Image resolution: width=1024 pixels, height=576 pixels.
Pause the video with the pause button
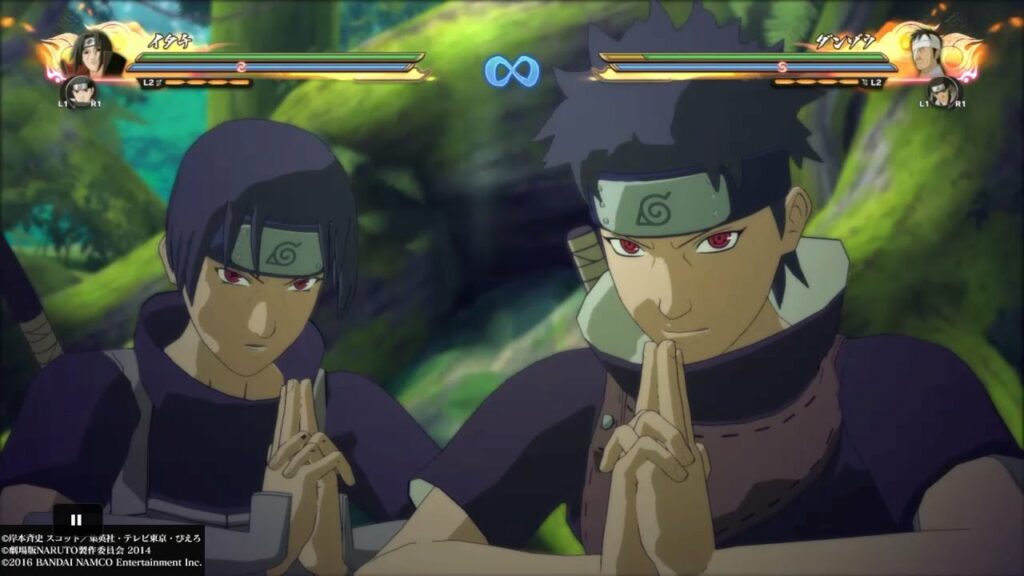click(x=76, y=519)
